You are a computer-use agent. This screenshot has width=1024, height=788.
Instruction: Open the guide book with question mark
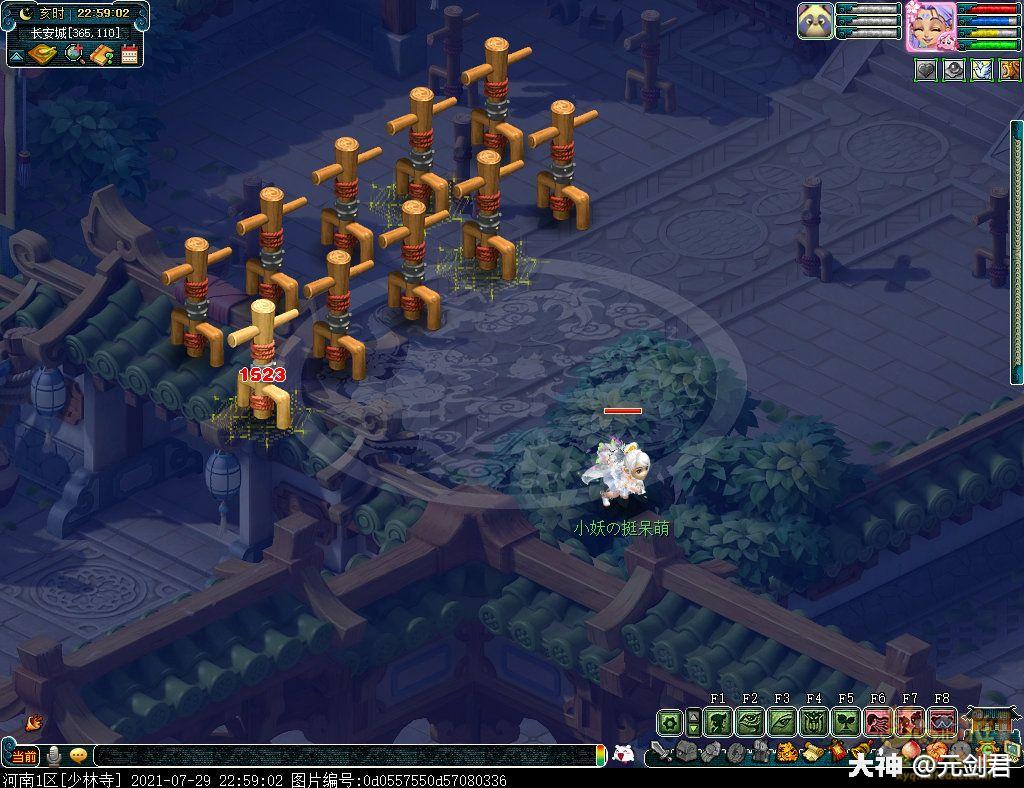click(x=101, y=53)
